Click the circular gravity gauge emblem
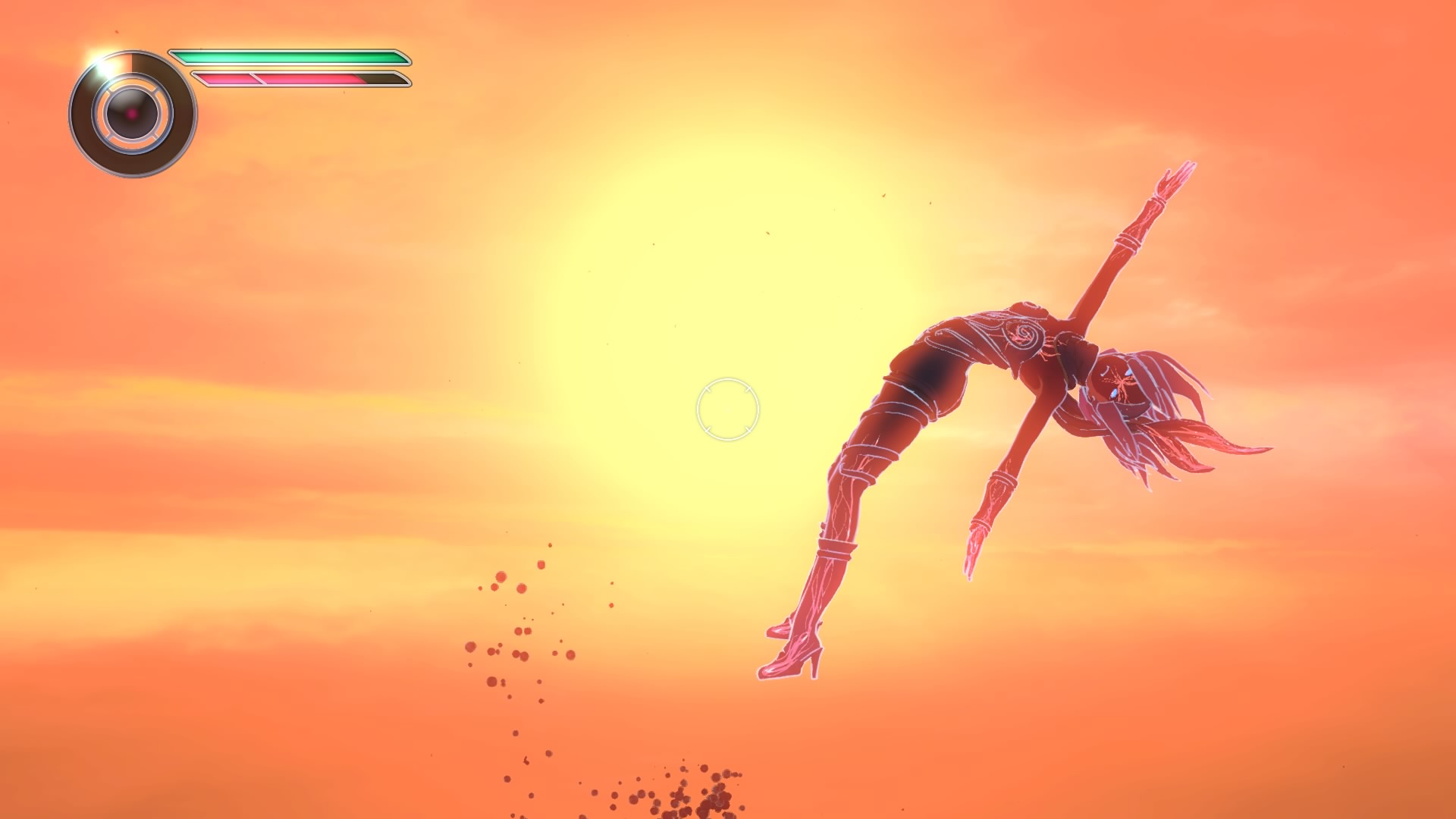 point(133,114)
